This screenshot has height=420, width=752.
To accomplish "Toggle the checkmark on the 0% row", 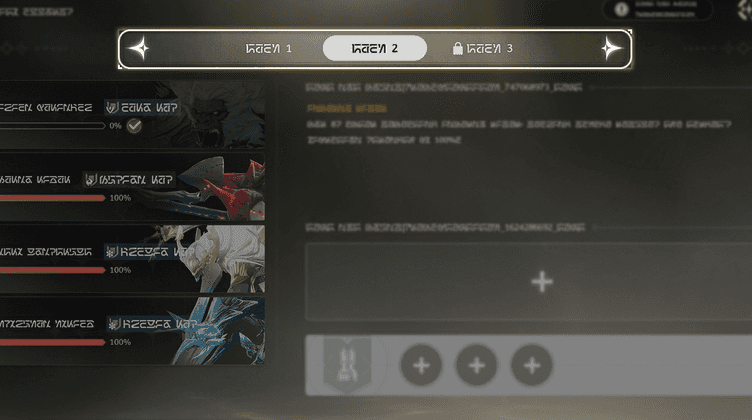I will click(134, 126).
